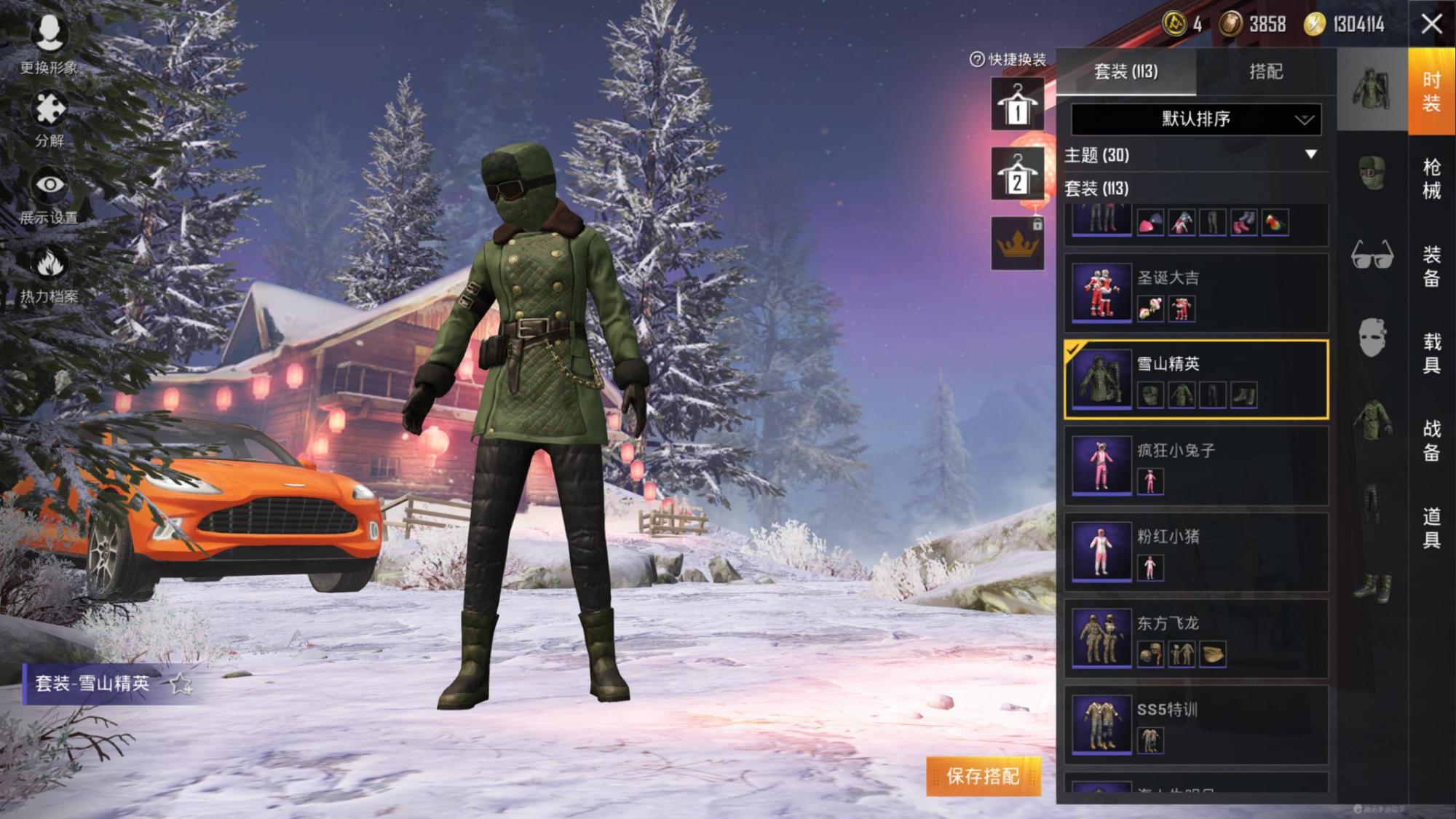Select the 粉红小猪 outfit set
The height and width of the screenshot is (819, 1456).
(x=1195, y=552)
